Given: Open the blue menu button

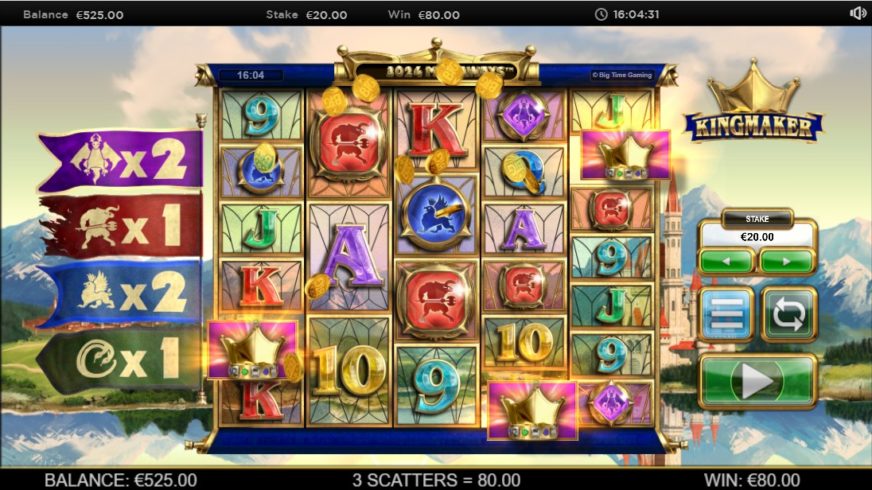Looking at the screenshot, I should point(727,315).
